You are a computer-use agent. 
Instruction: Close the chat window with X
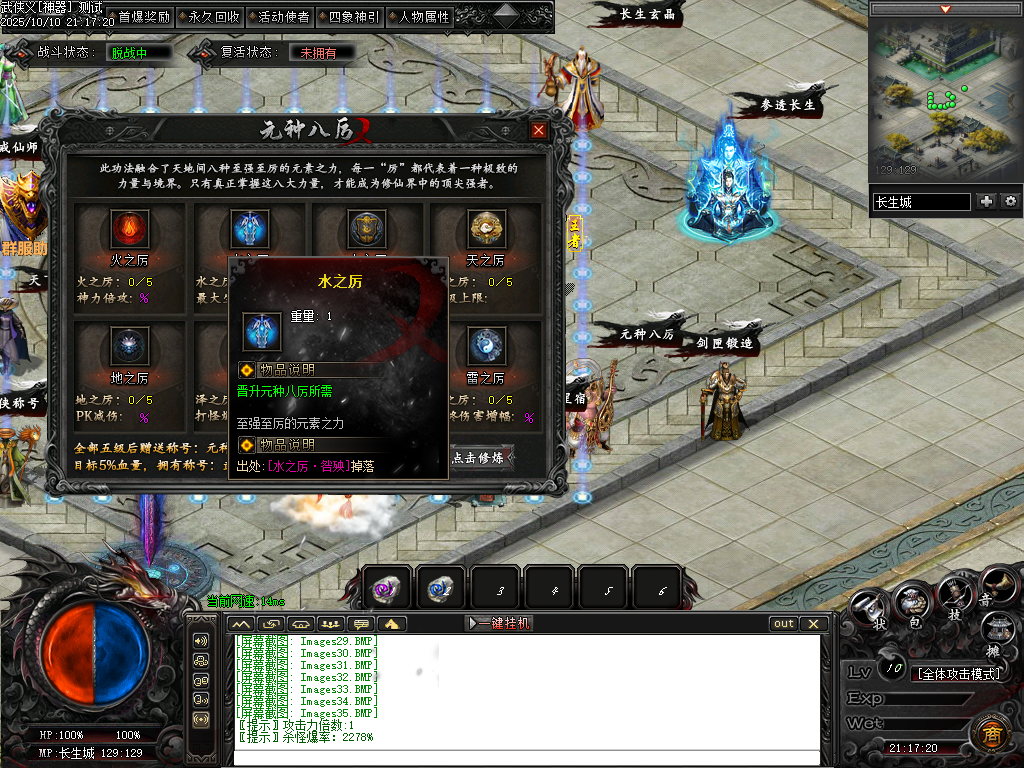coord(814,623)
